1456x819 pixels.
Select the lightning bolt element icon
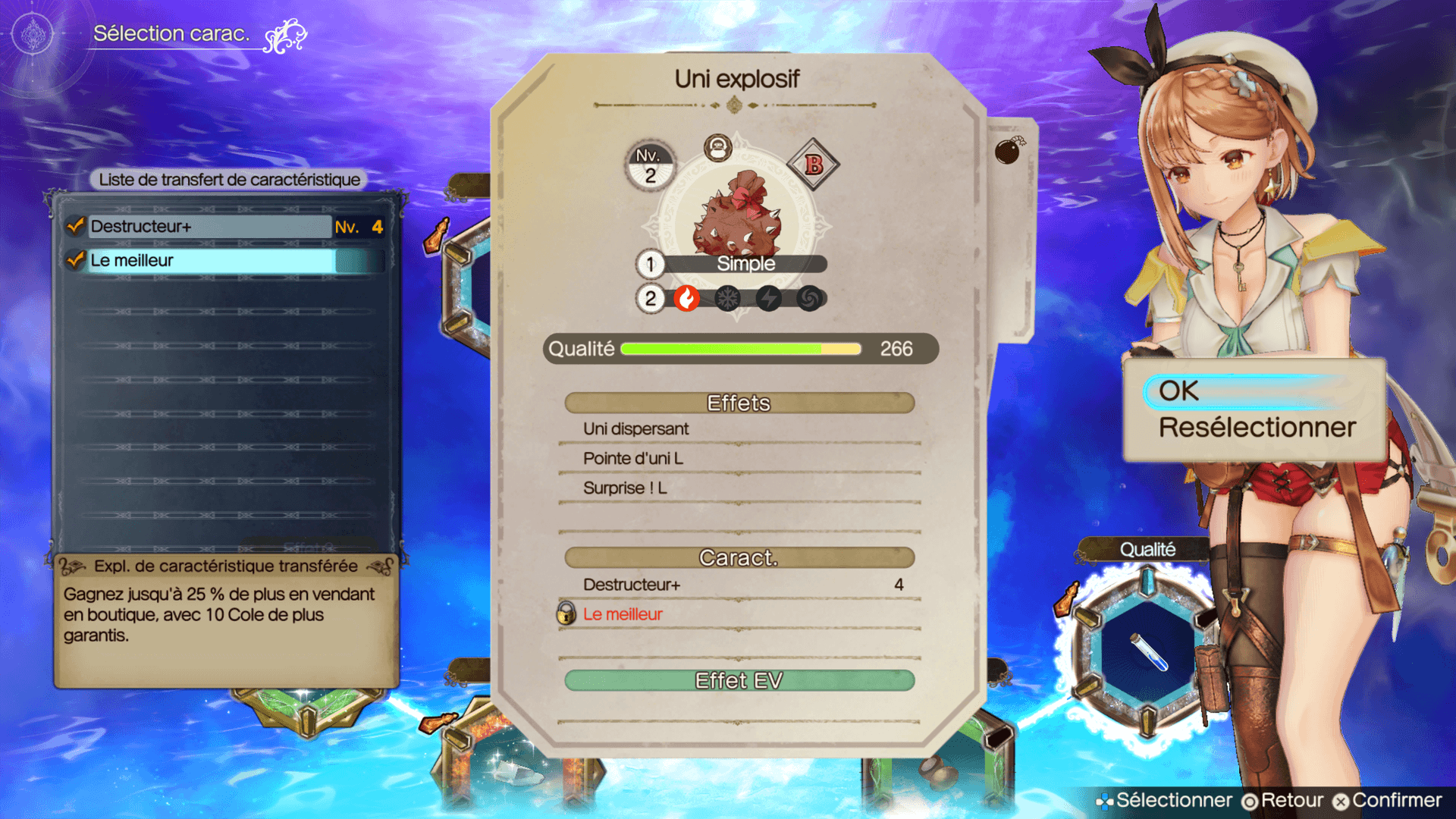tap(769, 299)
